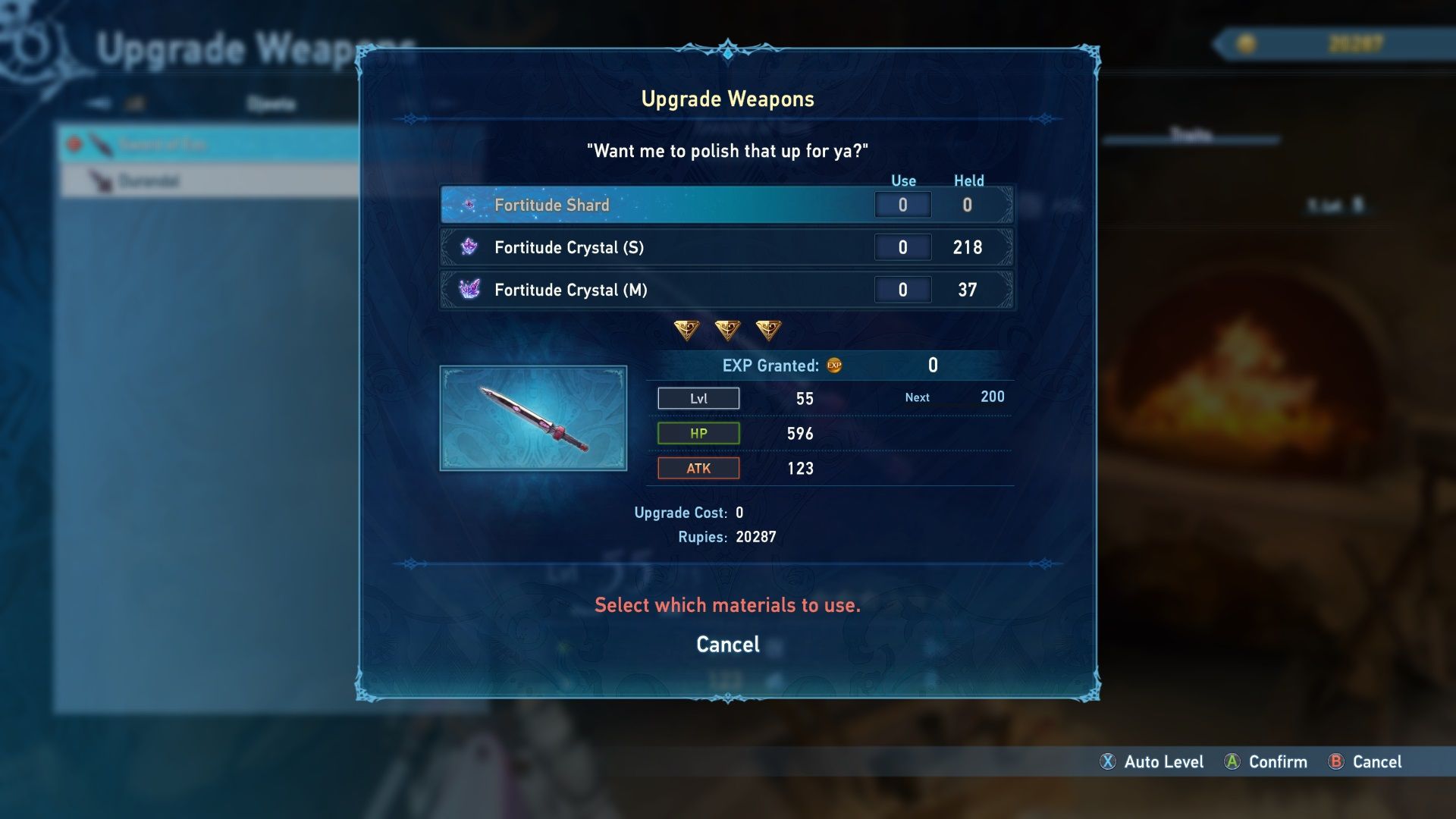
Task: Set the Fortitude Crystal (S) use amount
Action: click(x=902, y=247)
